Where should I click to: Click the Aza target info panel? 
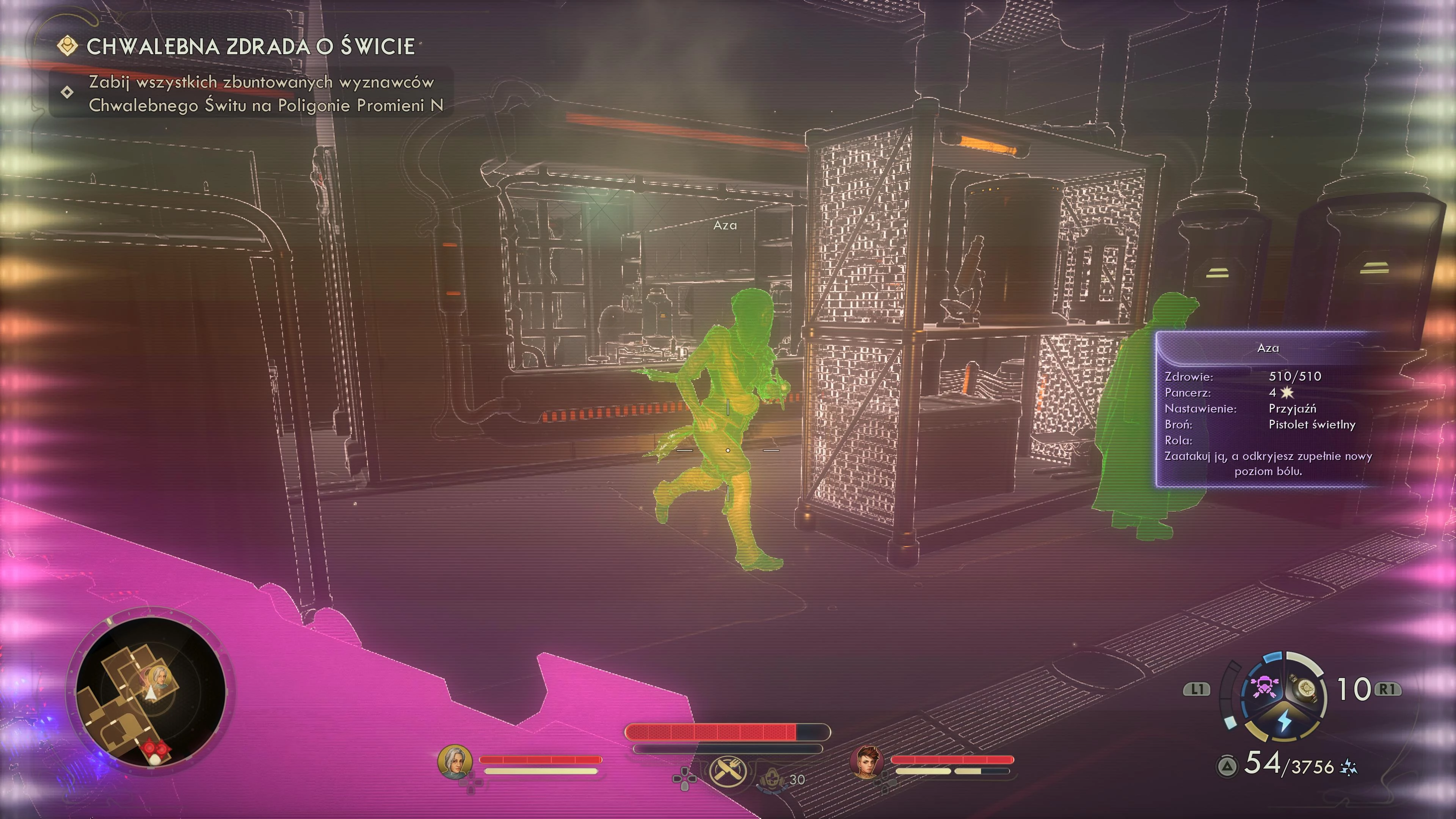tap(1268, 409)
